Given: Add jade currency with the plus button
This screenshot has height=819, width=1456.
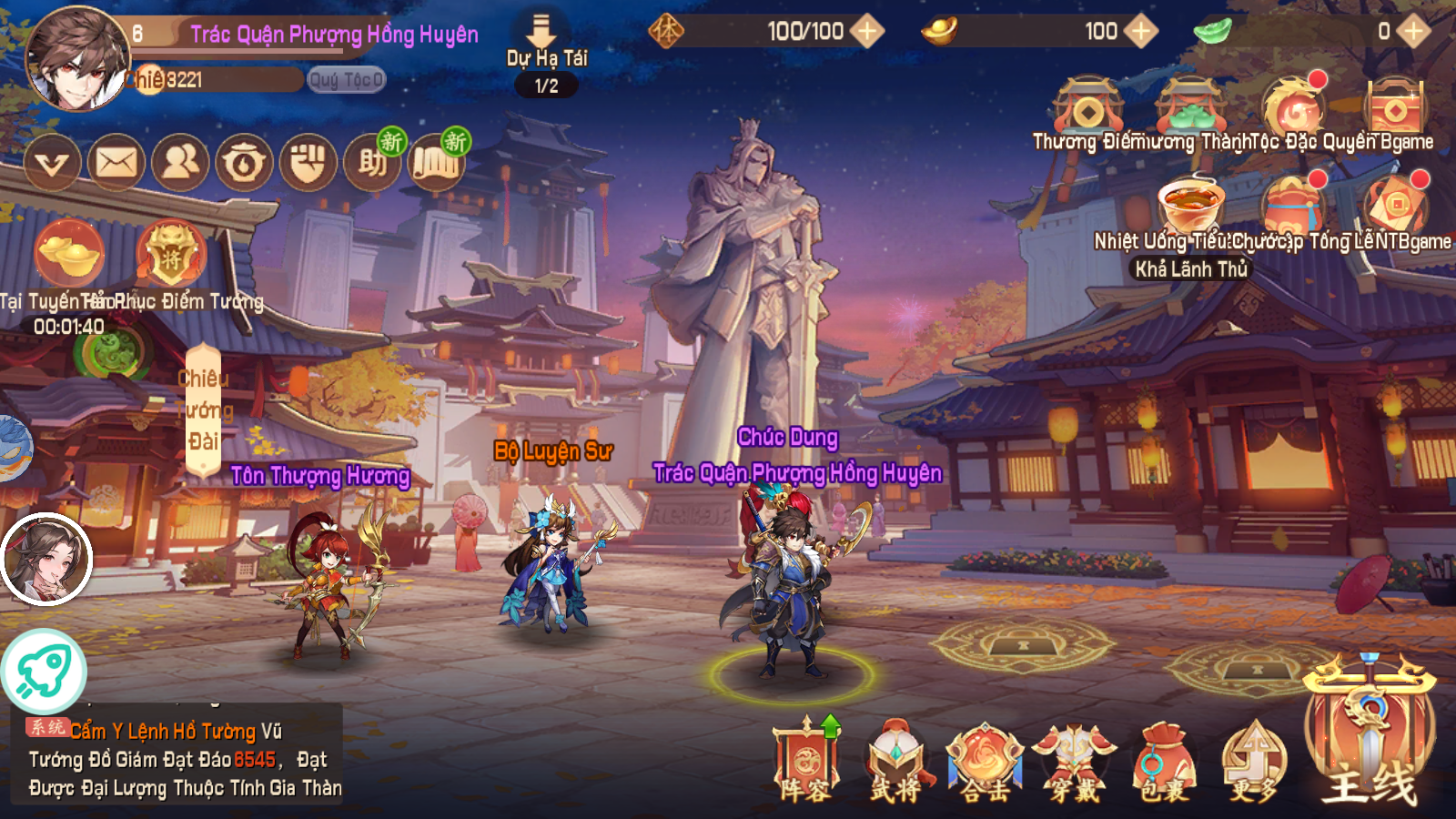Looking at the screenshot, I should coord(1413,32).
